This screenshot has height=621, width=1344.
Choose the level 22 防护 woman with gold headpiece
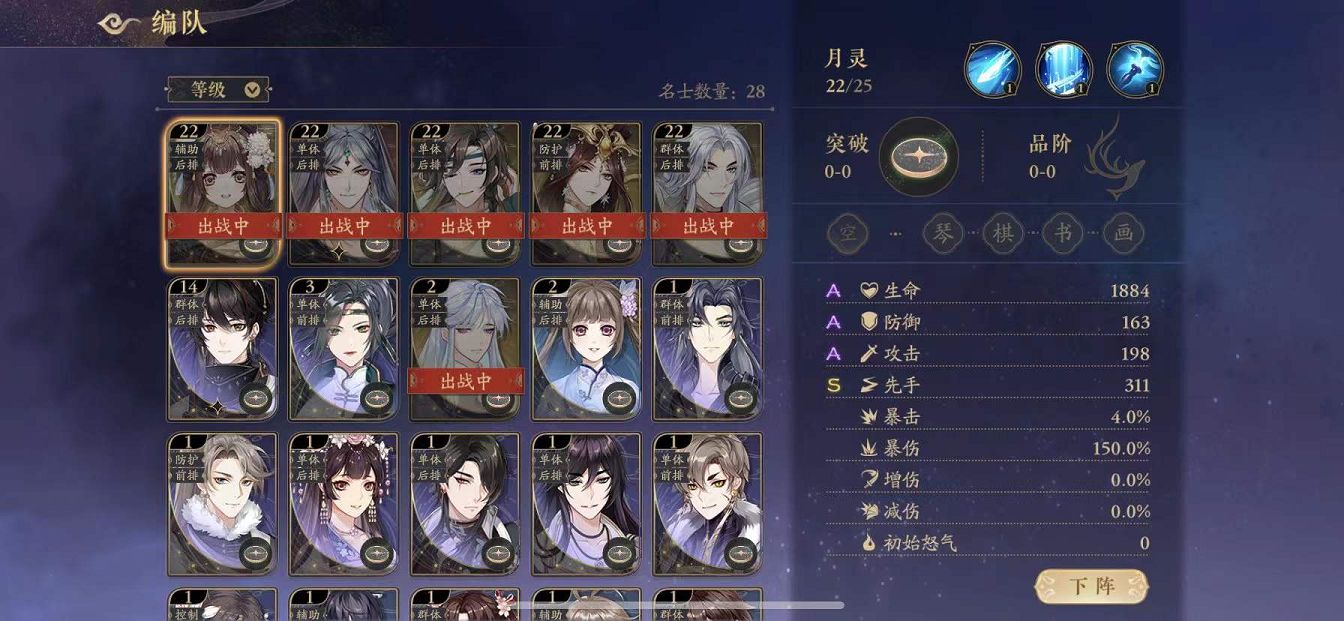(586, 180)
